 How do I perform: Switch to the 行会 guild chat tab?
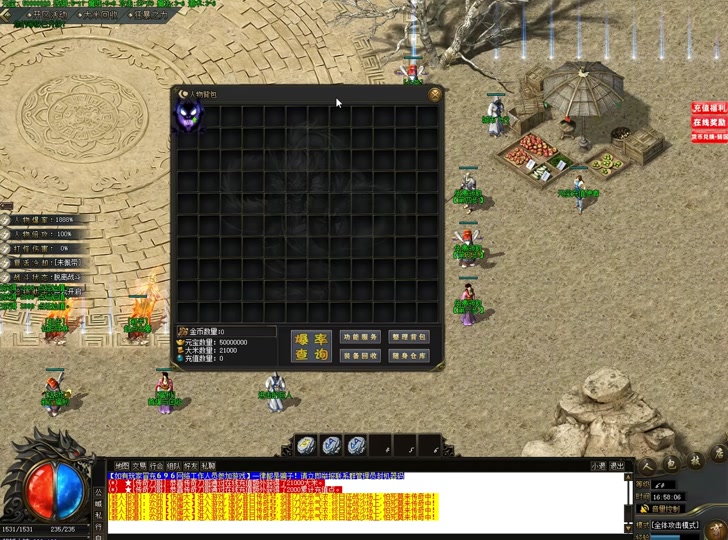pos(156,465)
